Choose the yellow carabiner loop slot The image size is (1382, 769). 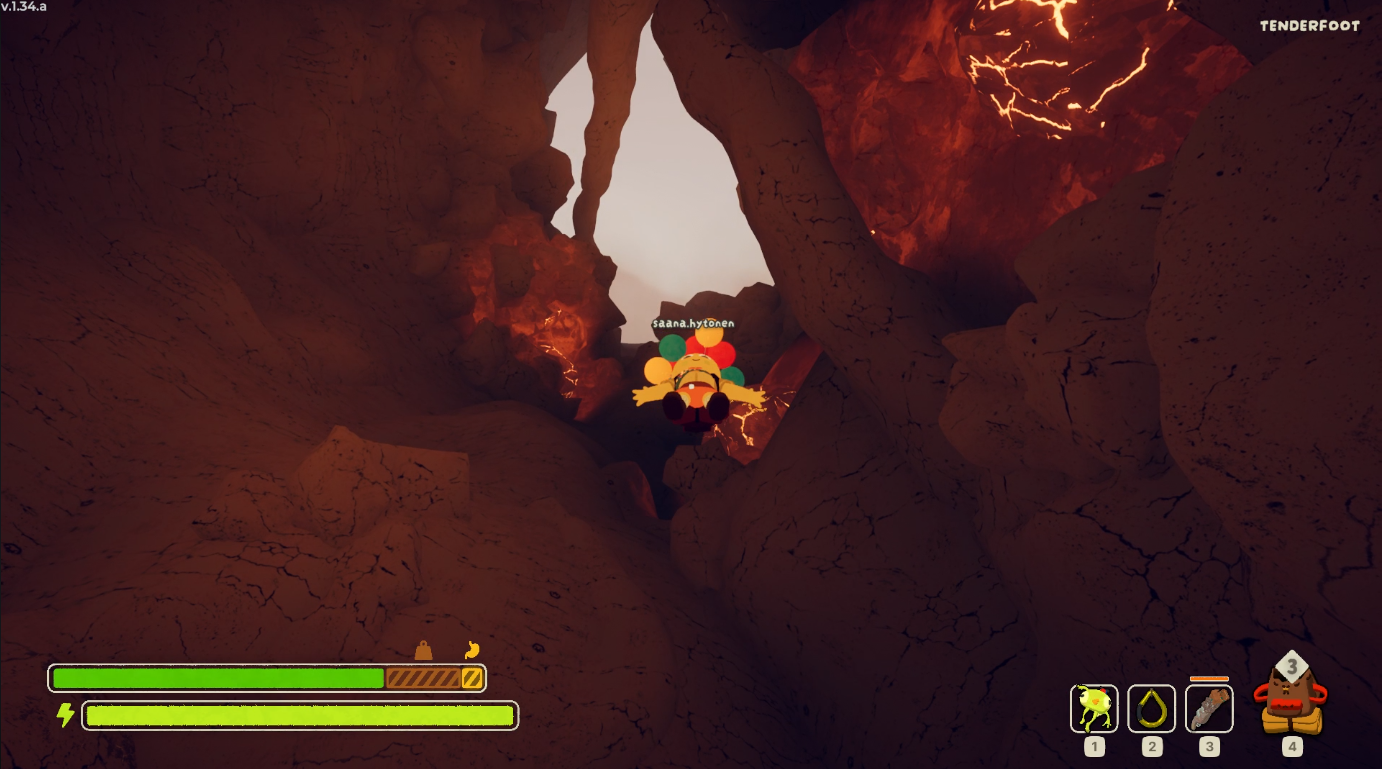coord(1151,708)
